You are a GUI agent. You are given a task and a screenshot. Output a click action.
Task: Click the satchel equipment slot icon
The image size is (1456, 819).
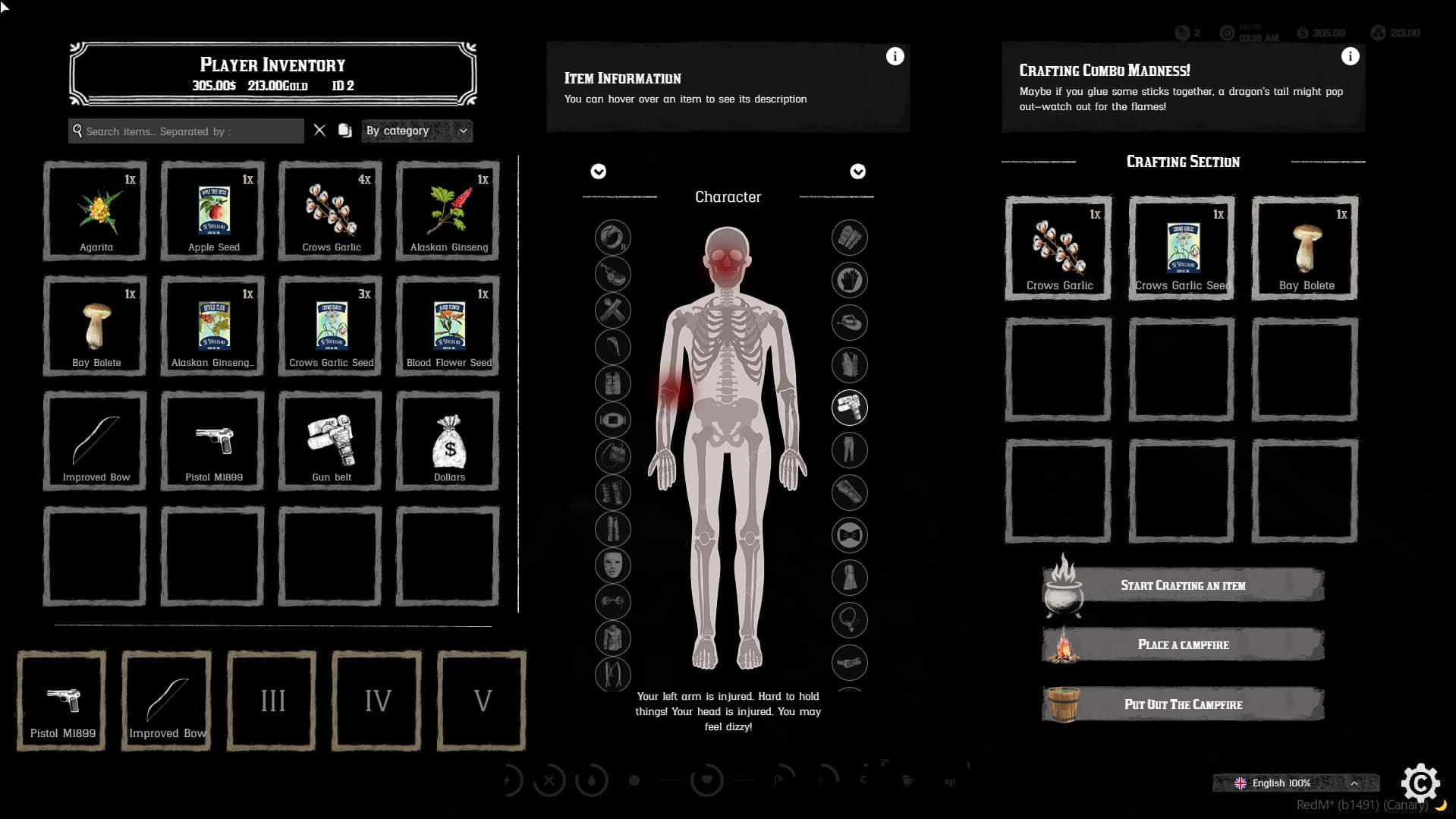[x=613, y=456]
